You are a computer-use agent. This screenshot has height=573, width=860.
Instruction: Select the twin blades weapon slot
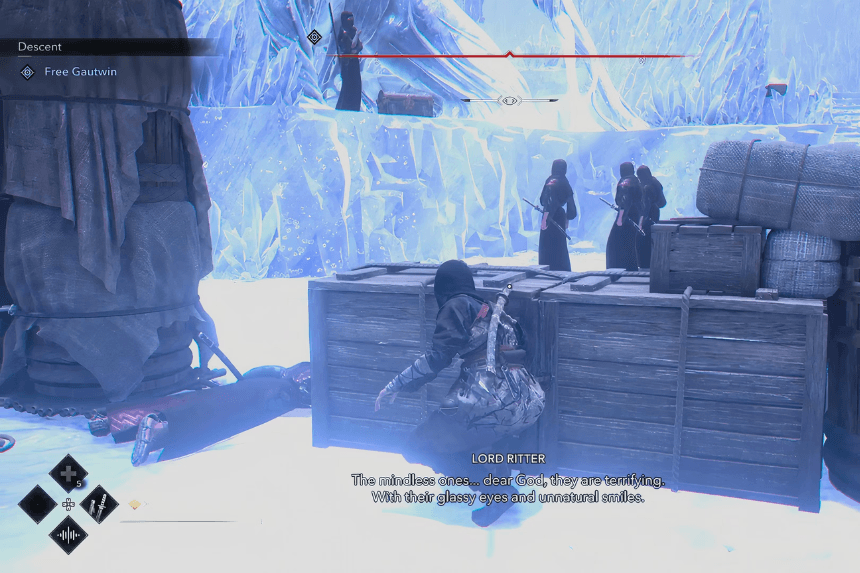click(x=100, y=503)
